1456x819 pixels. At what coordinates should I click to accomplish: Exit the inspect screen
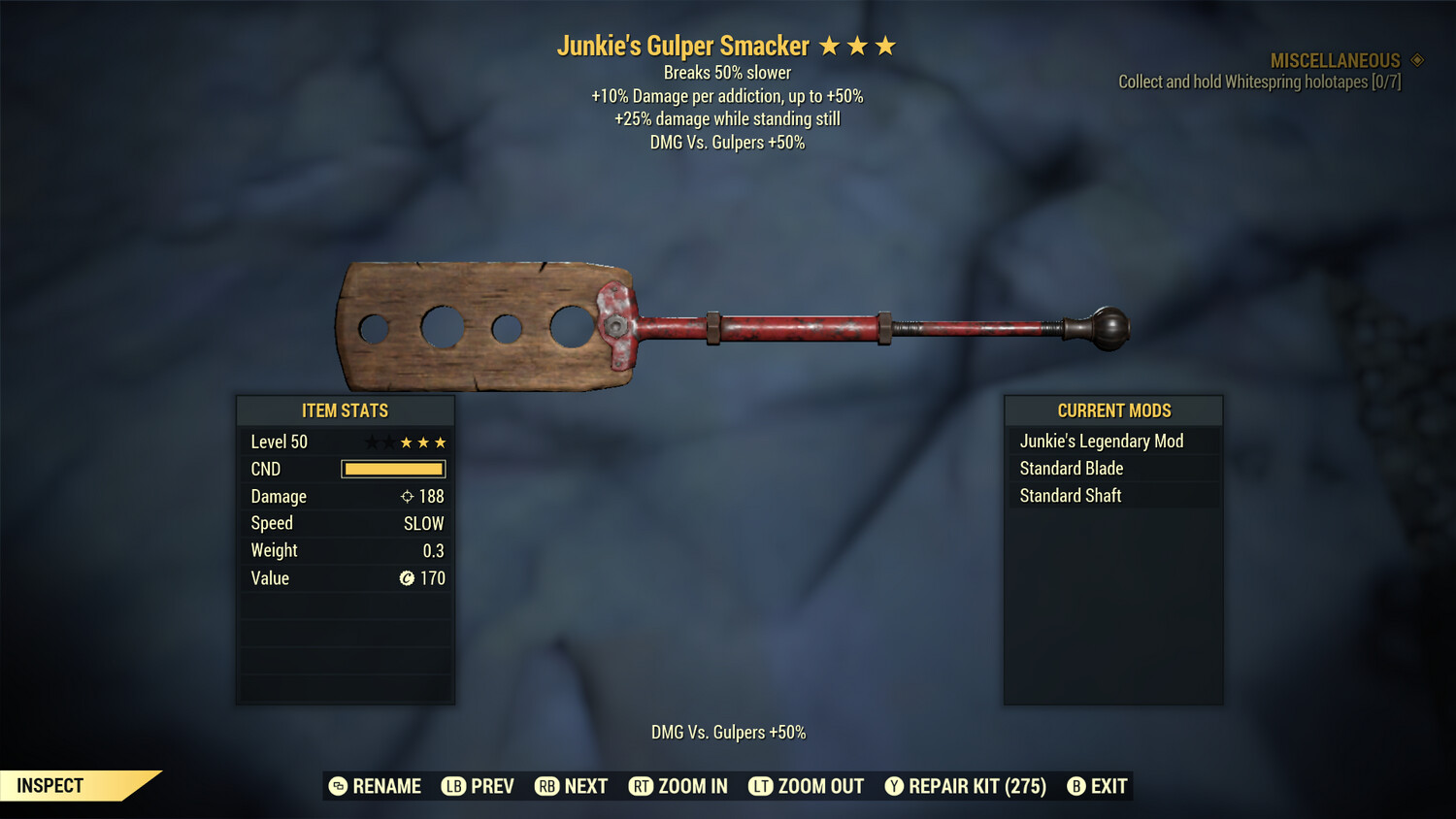point(1097,786)
